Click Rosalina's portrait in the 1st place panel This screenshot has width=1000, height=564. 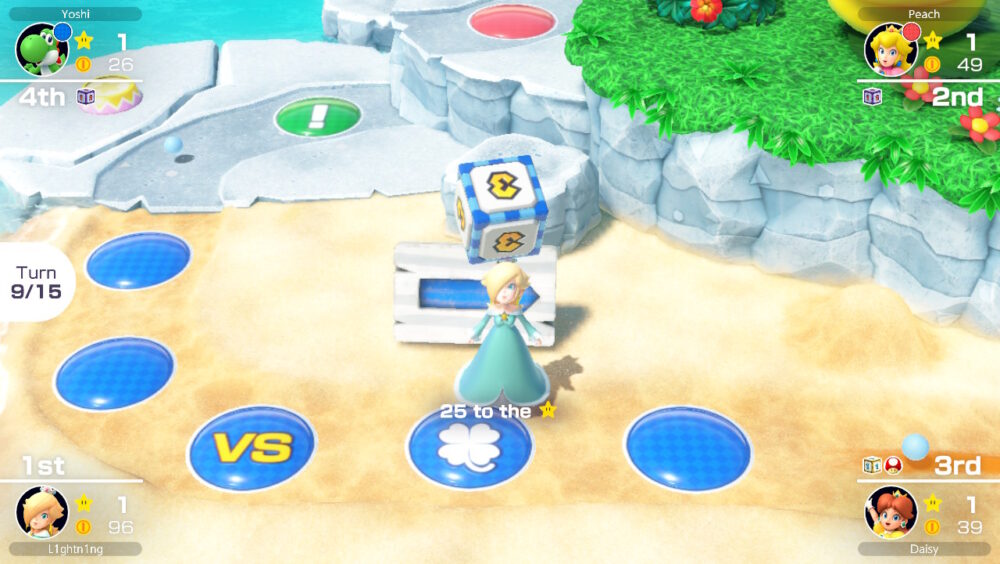pyautogui.click(x=41, y=512)
